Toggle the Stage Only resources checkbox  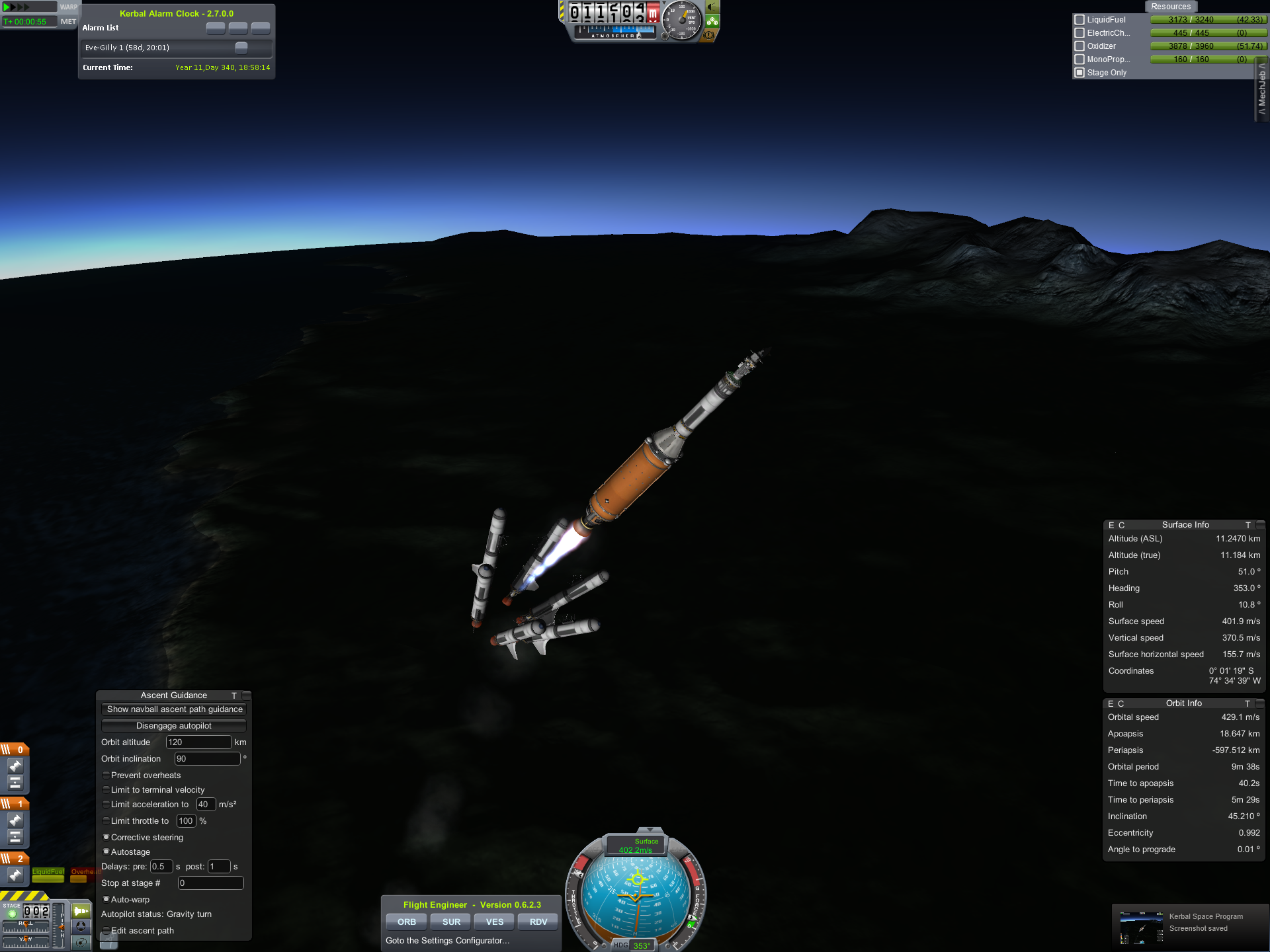(1079, 73)
